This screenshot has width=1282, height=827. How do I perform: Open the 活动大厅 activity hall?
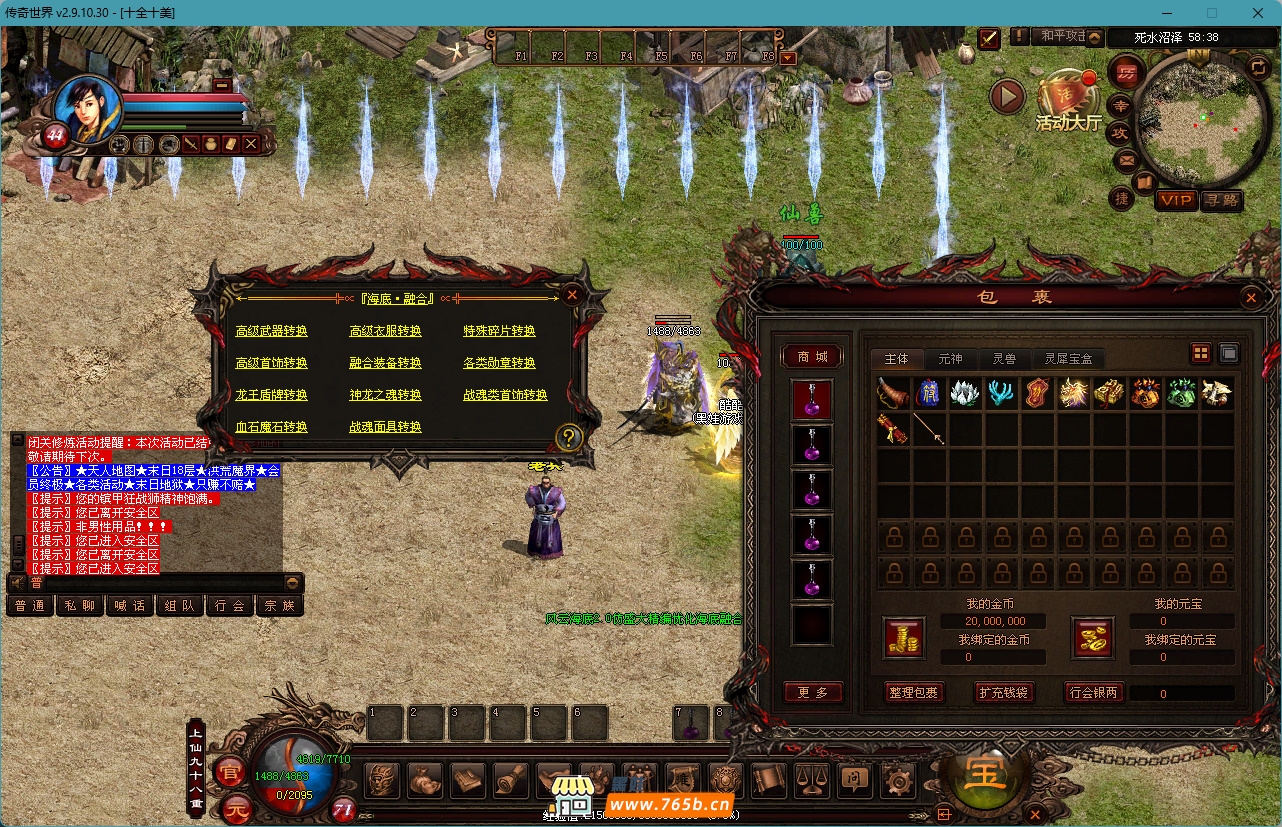(1067, 103)
